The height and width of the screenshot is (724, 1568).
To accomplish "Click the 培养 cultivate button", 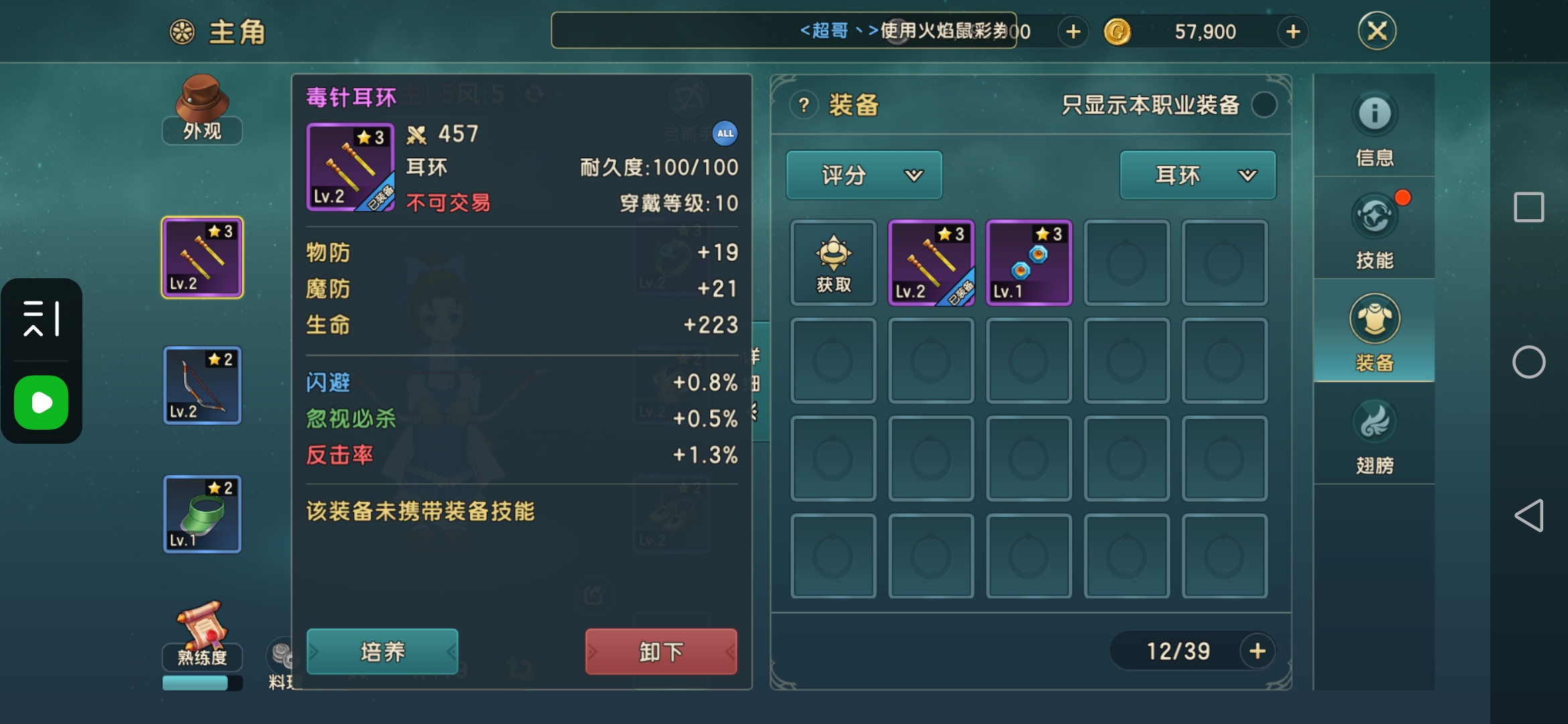I will click(382, 651).
